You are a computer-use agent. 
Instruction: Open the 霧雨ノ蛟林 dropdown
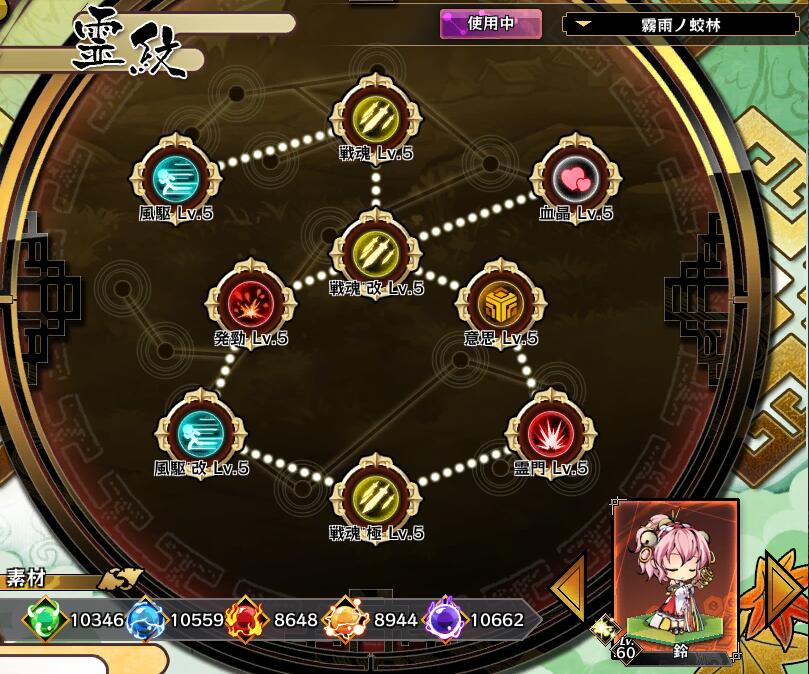coord(683,24)
